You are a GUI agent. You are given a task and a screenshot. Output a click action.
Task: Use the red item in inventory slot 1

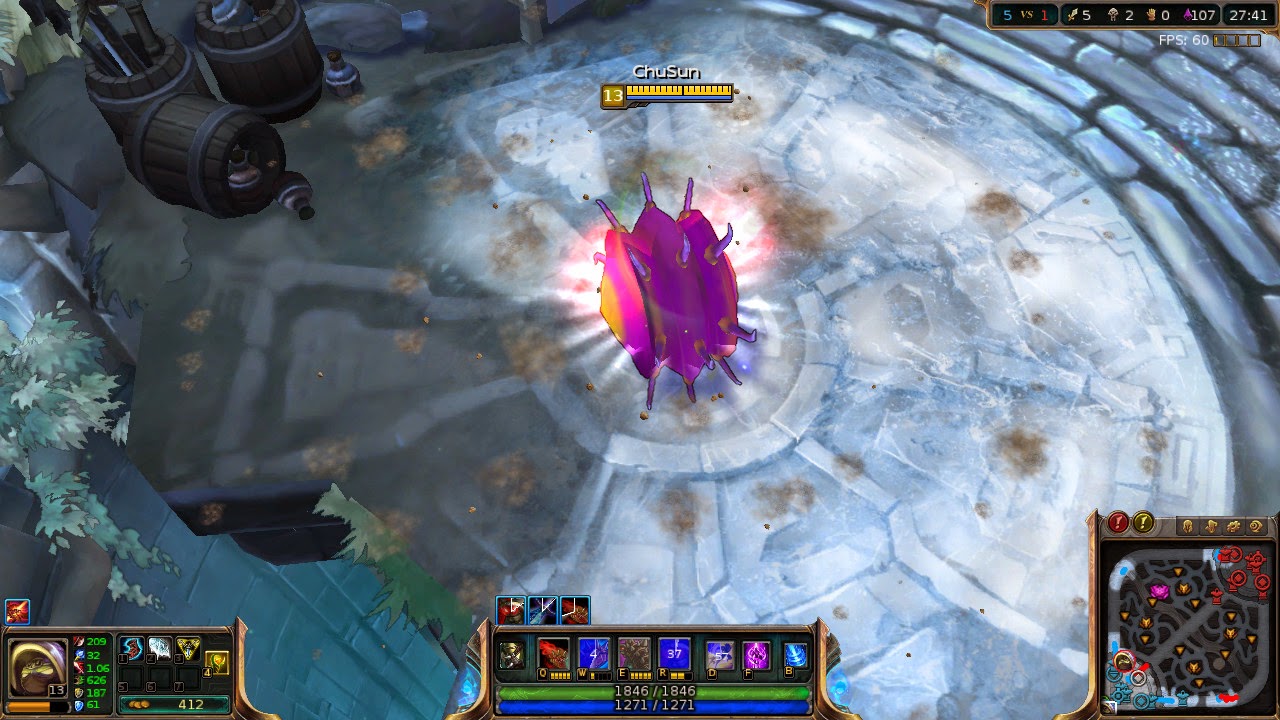pyautogui.click(x=132, y=649)
